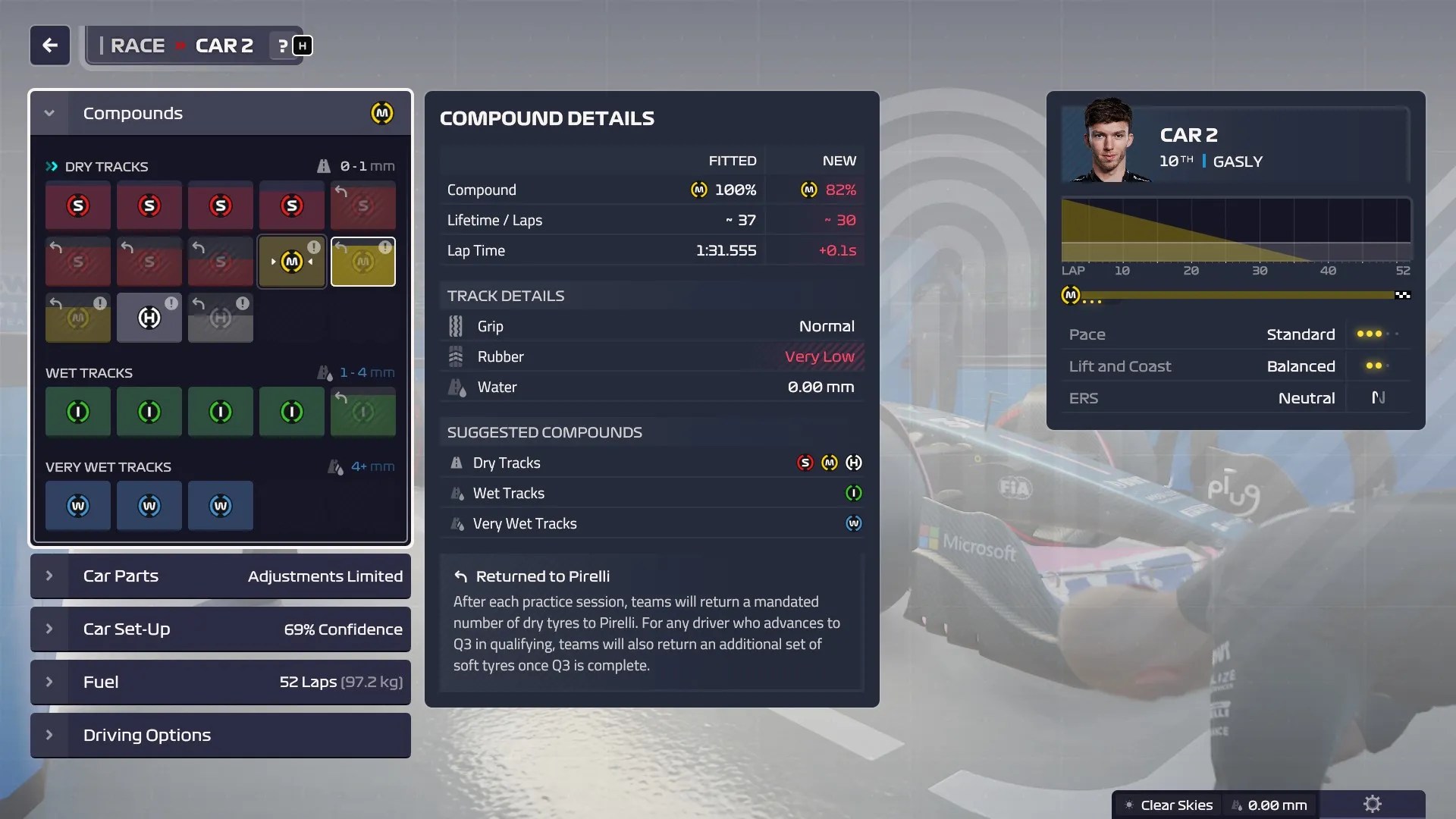Select a new soft tyre set for dry tracks
1456x819 pixels.
pos(77,205)
